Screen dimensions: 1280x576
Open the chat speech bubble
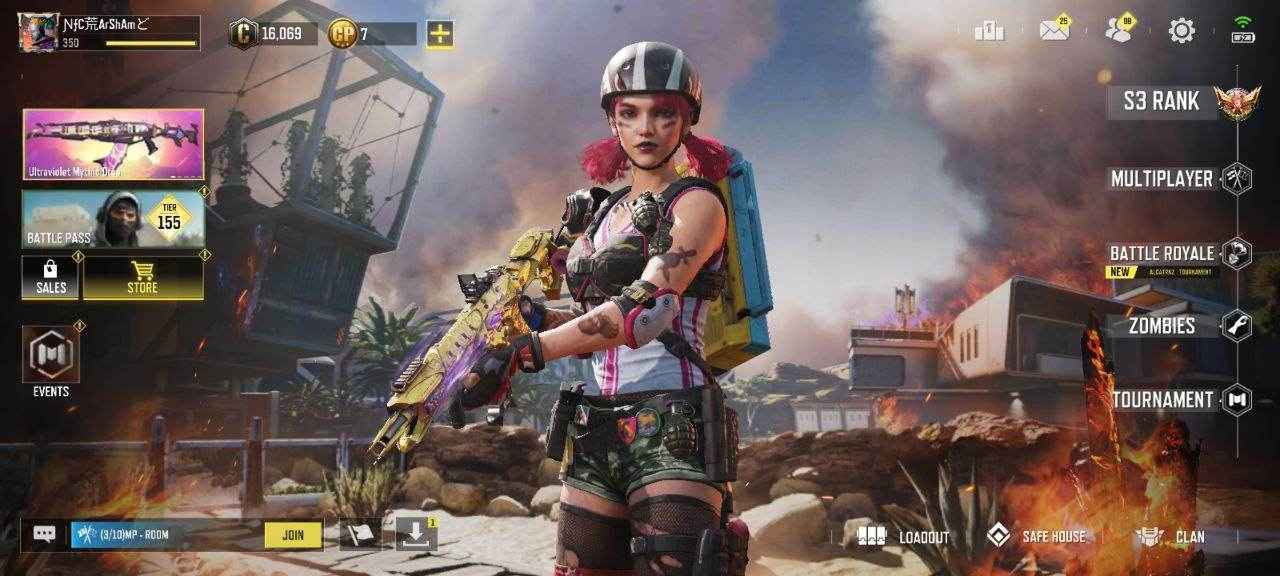[x=44, y=535]
